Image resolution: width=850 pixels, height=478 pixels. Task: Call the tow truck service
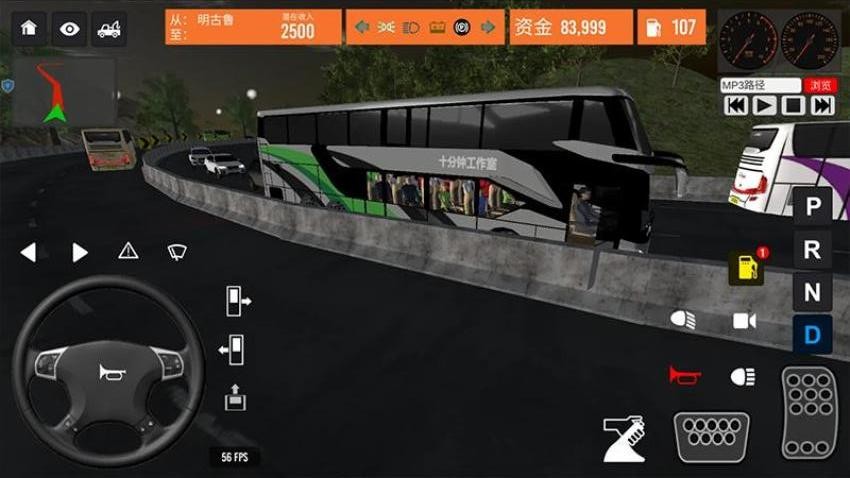(109, 29)
